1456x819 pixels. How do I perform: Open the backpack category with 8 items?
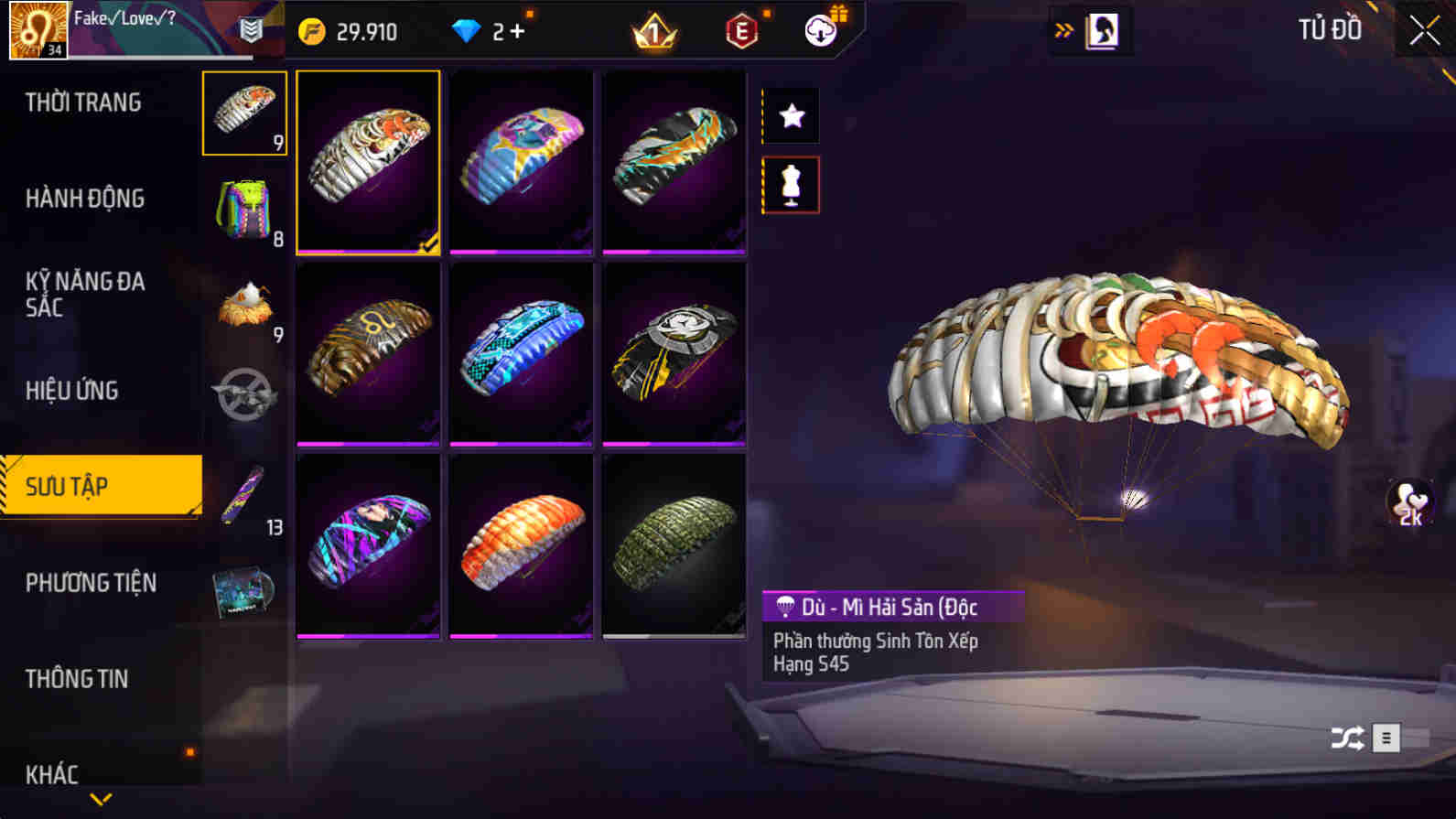pyautogui.click(x=244, y=212)
